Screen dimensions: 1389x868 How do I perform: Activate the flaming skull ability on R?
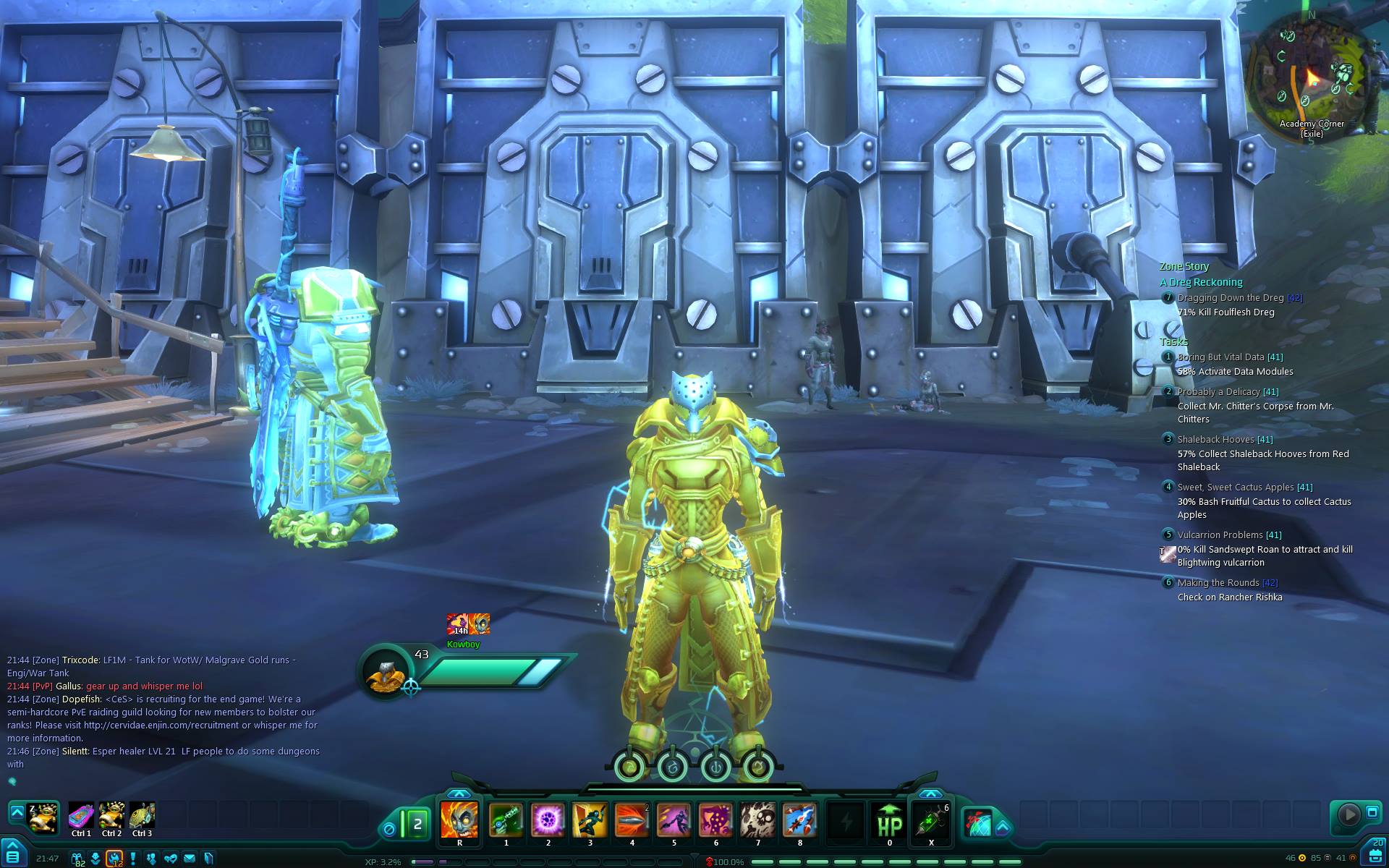pos(459,820)
